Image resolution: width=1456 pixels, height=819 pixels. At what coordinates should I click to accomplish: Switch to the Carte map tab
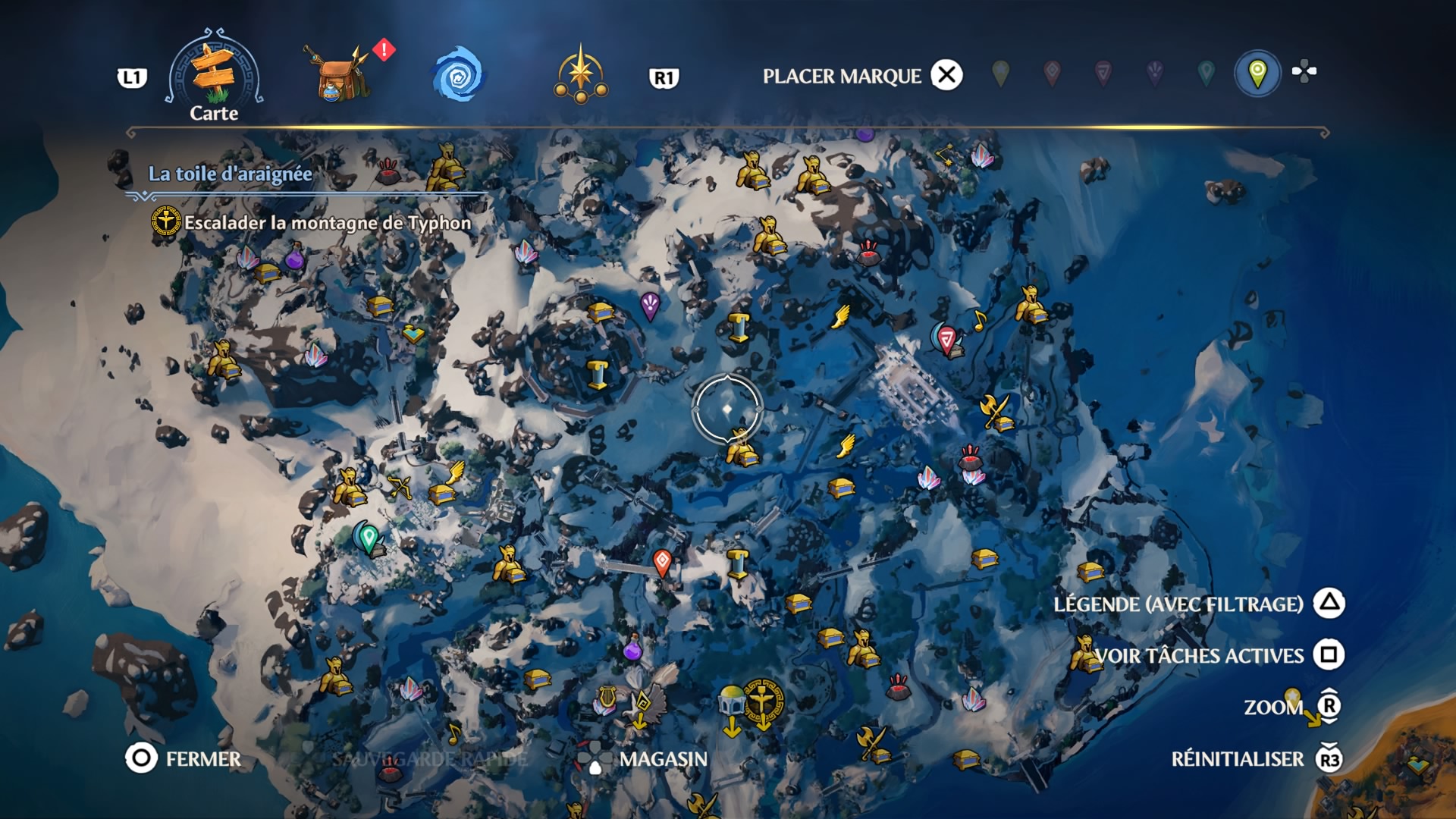(x=214, y=77)
